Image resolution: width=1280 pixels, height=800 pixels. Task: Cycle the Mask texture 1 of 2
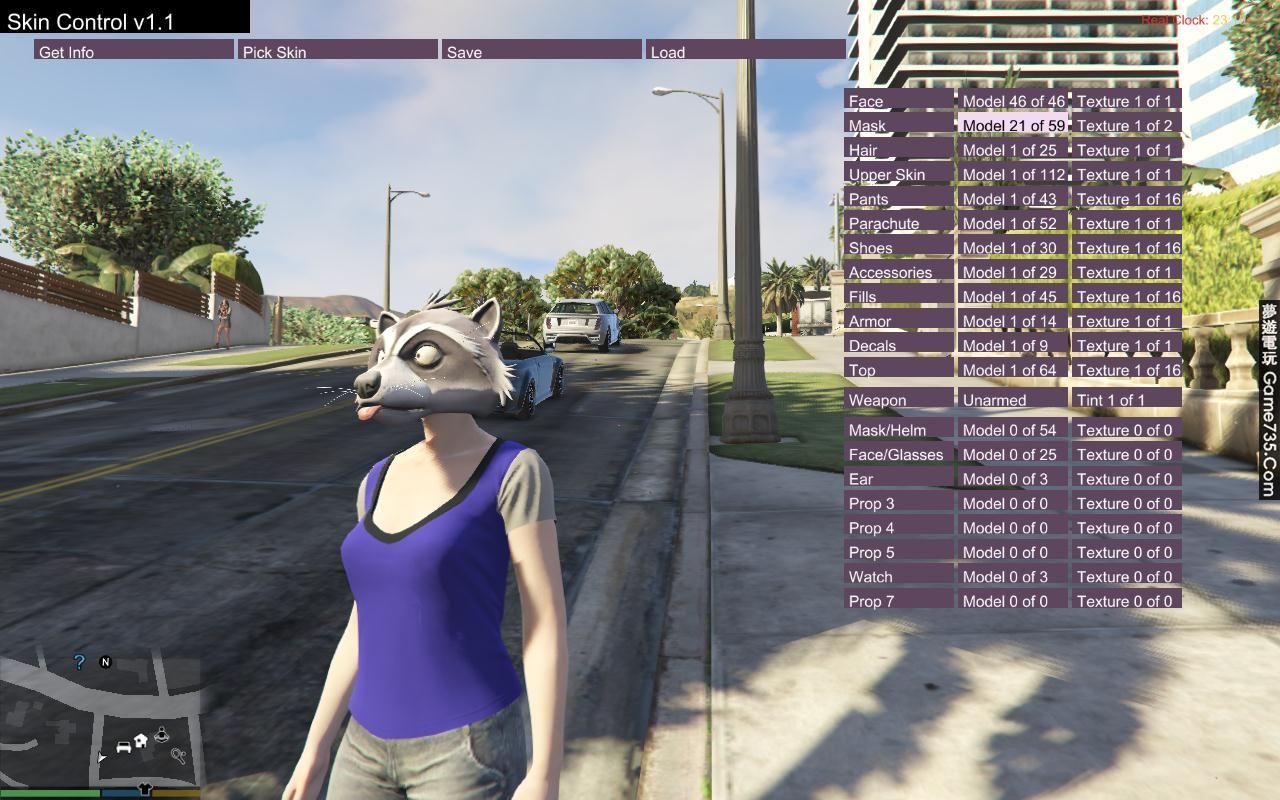(x=1126, y=125)
